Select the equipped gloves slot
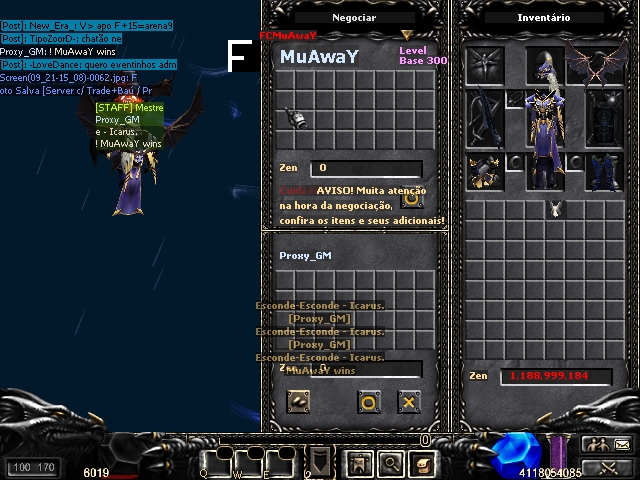 [x=486, y=172]
